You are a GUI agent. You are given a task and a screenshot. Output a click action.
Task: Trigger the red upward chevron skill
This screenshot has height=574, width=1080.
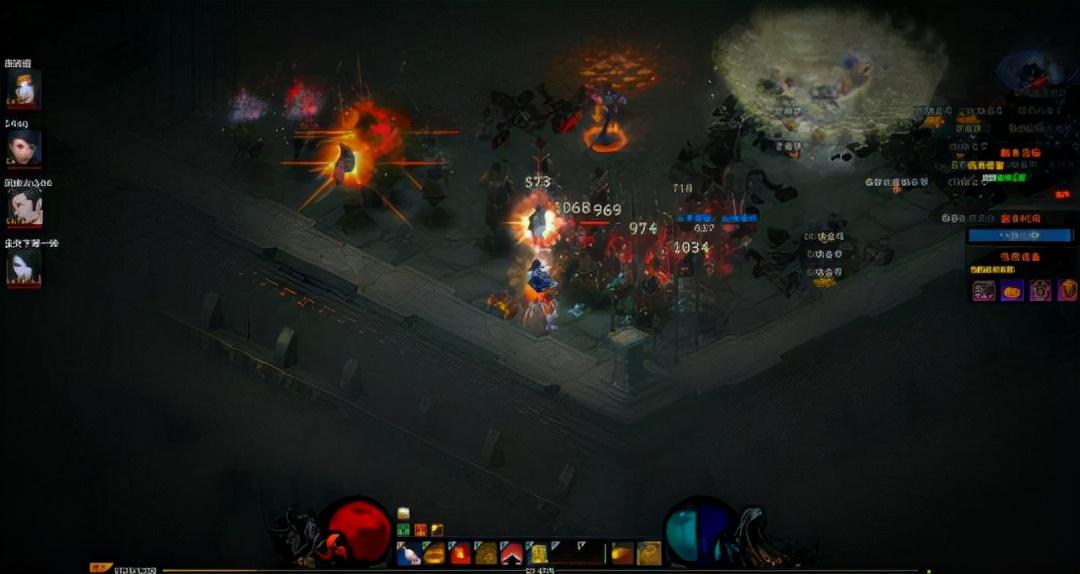tap(511, 553)
